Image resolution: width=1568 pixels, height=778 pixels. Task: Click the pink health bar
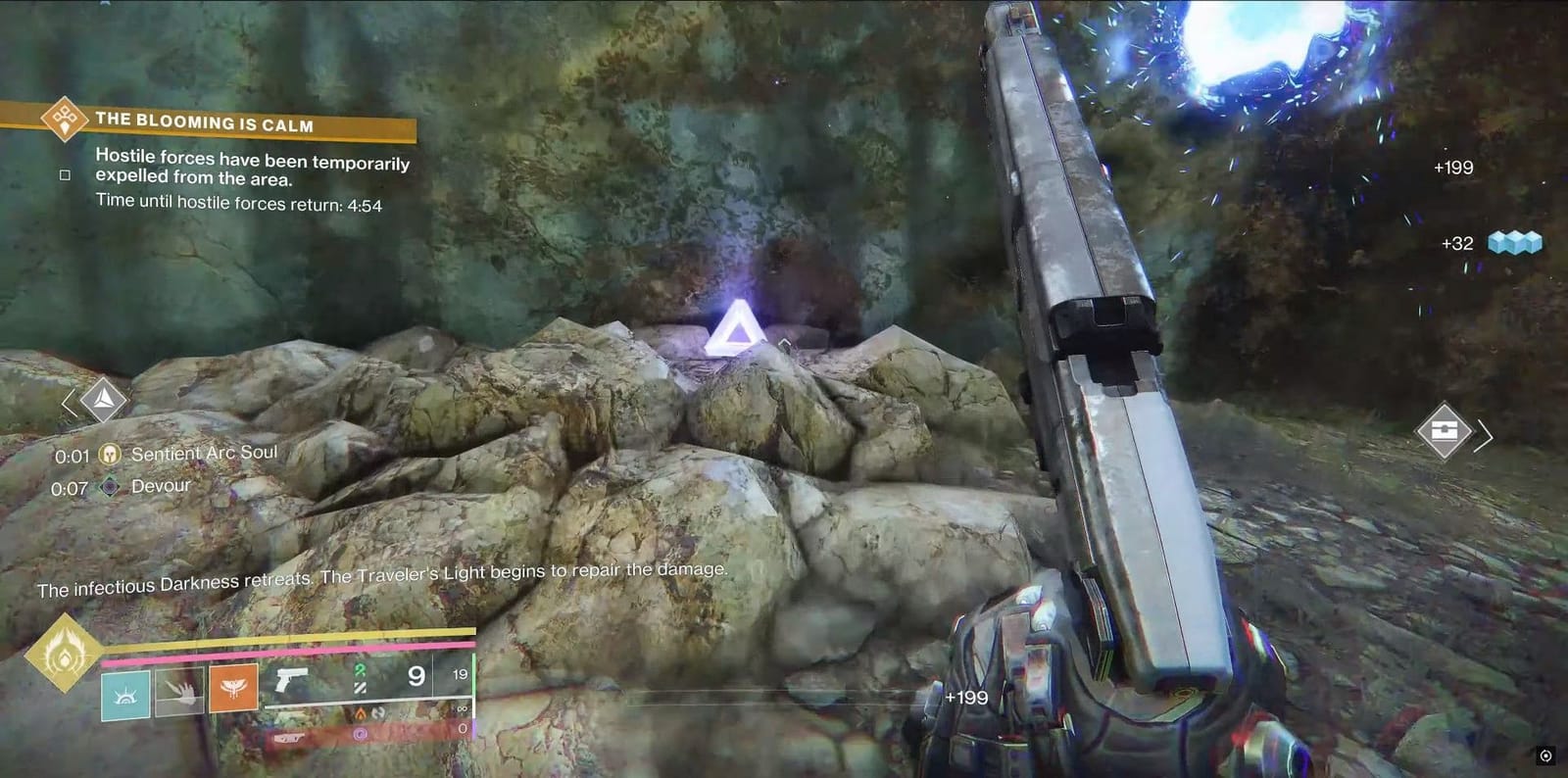click(x=284, y=649)
